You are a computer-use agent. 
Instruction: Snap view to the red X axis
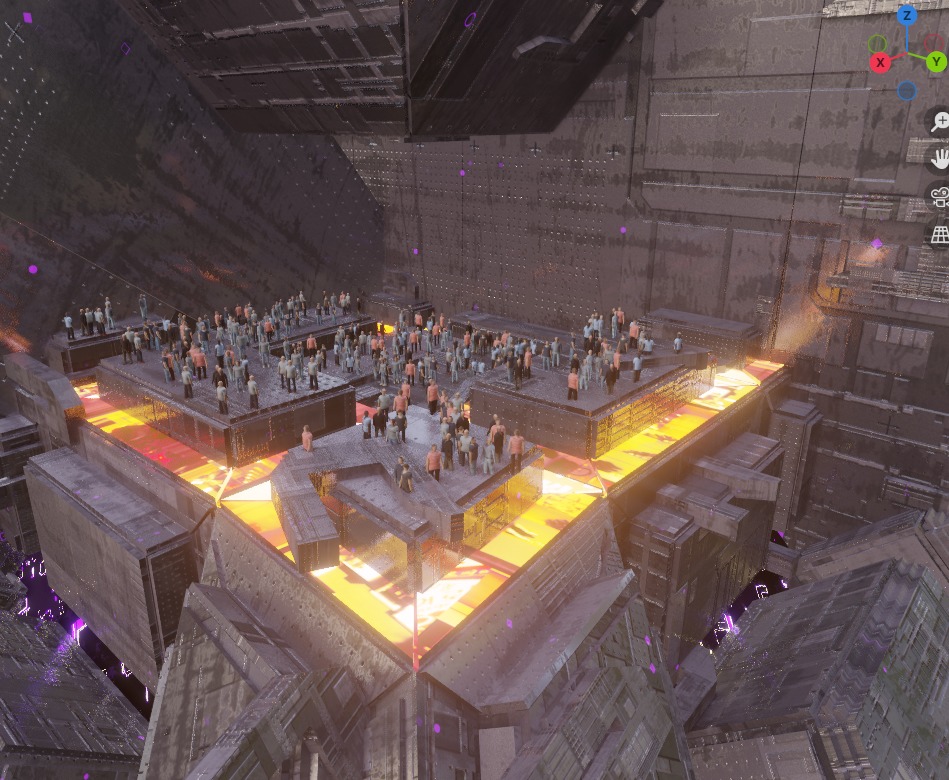tap(881, 62)
